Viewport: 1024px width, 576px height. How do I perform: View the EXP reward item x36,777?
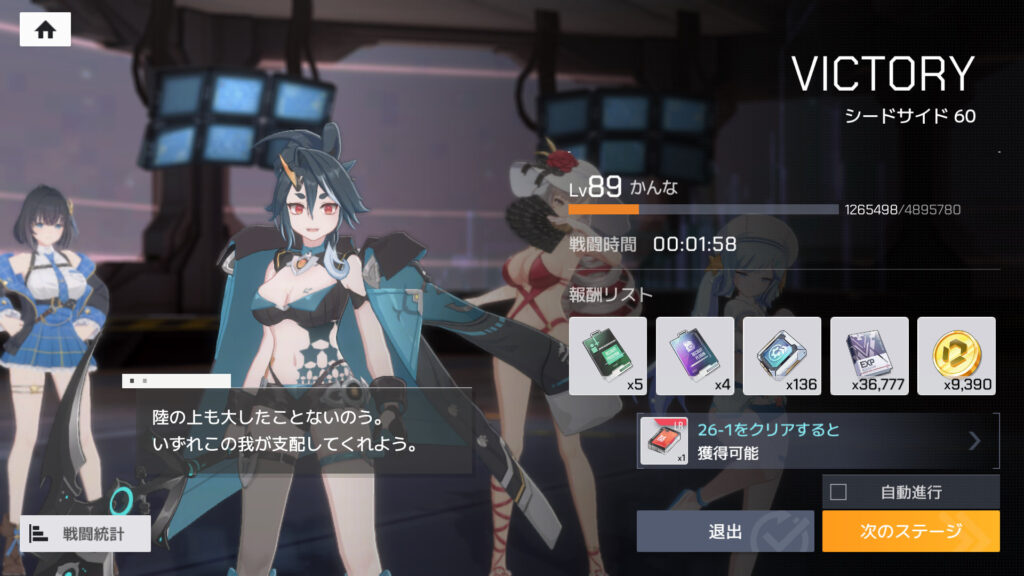coord(869,356)
